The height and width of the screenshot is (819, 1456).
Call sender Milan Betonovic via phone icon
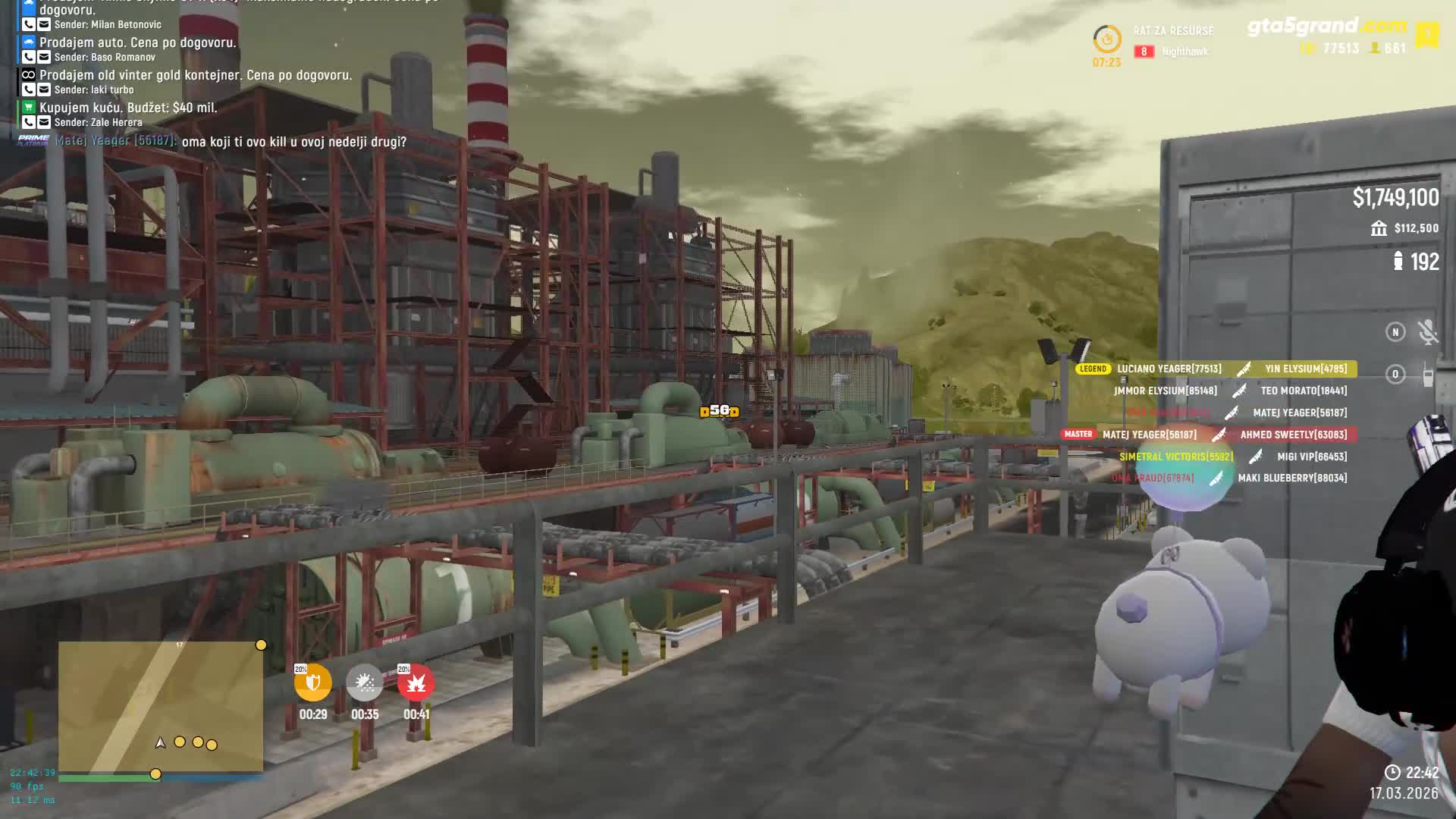(29, 24)
